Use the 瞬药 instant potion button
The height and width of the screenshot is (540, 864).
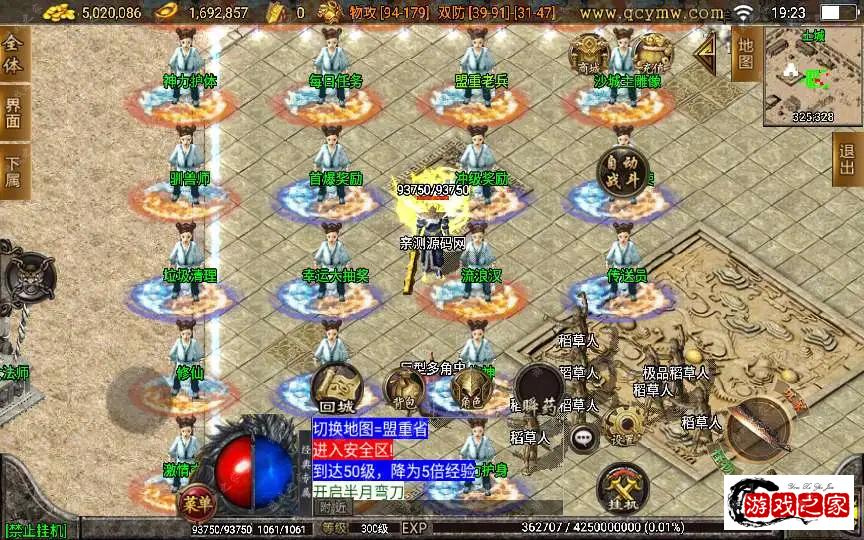[538, 389]
